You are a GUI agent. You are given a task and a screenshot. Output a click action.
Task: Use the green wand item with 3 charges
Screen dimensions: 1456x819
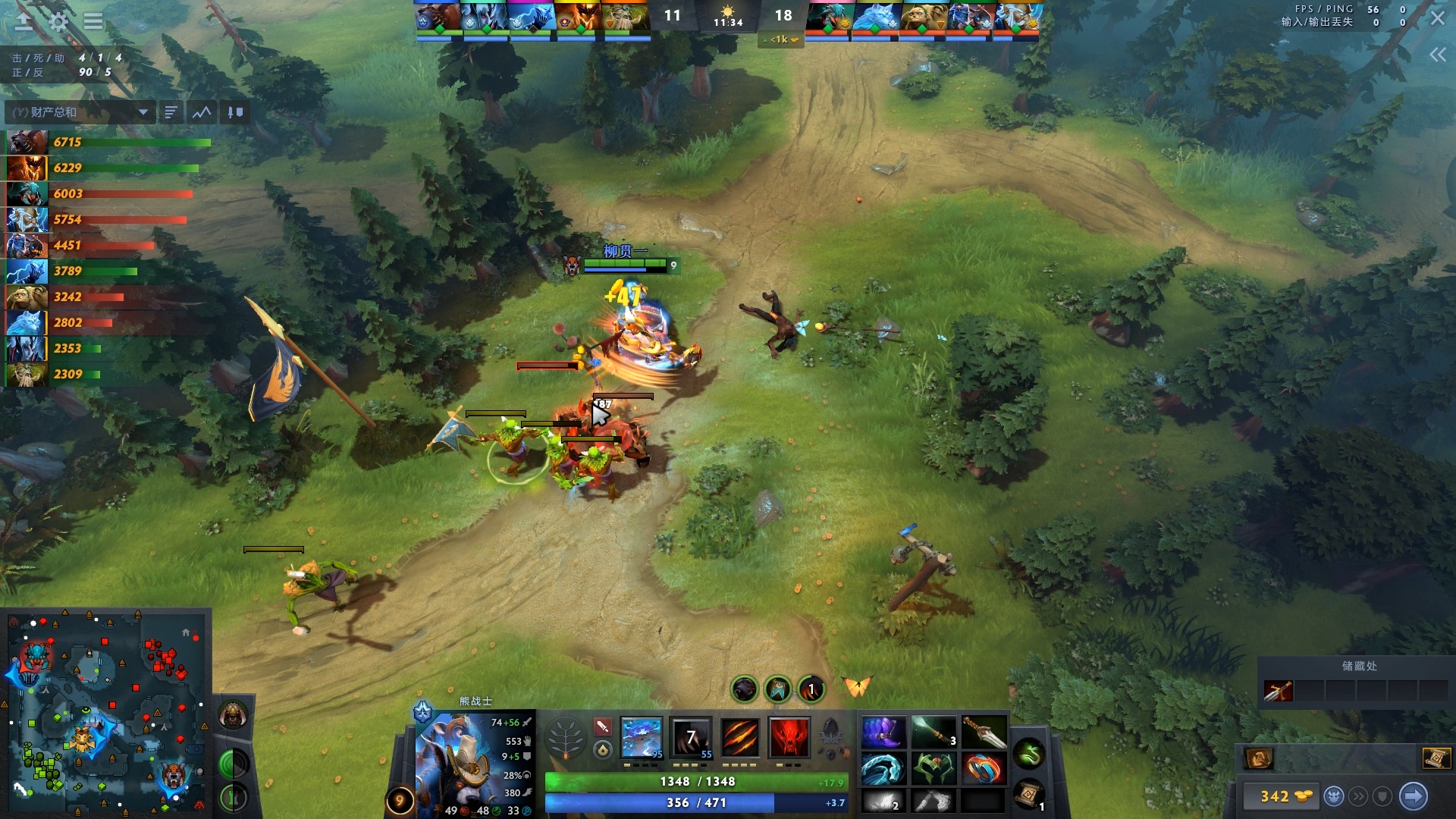pyautogui.click(x=934, y=733)
